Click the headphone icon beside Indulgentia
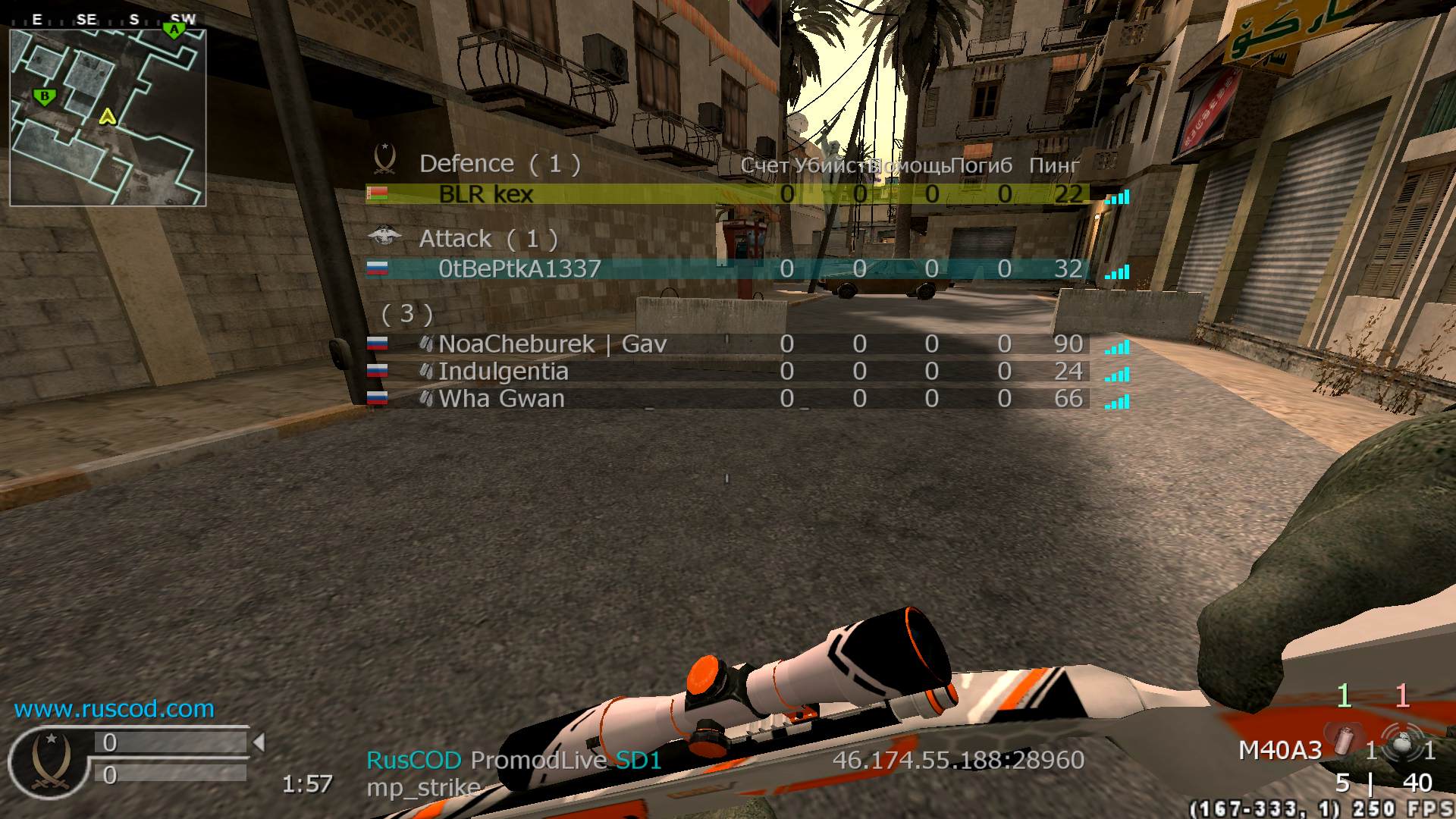 tap(427, 372)
